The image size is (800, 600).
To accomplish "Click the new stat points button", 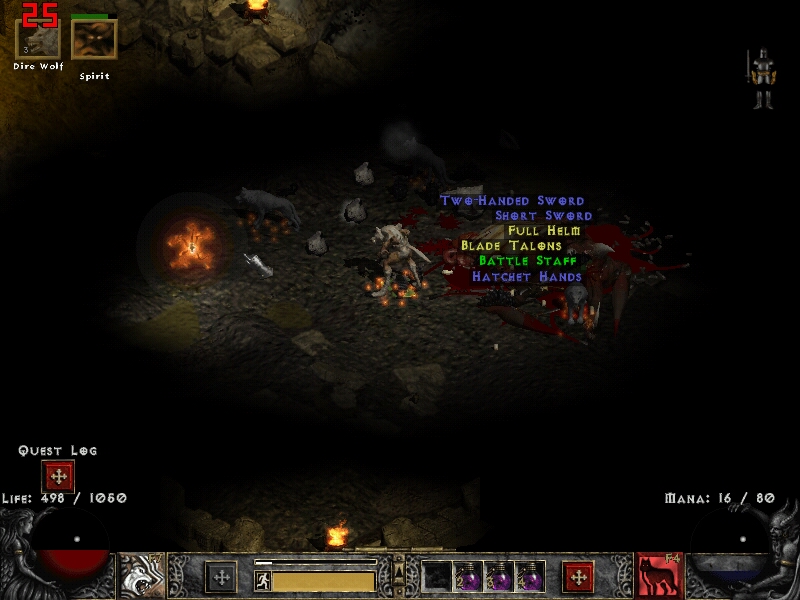I will pyautogui.click(x=221, y=577).
